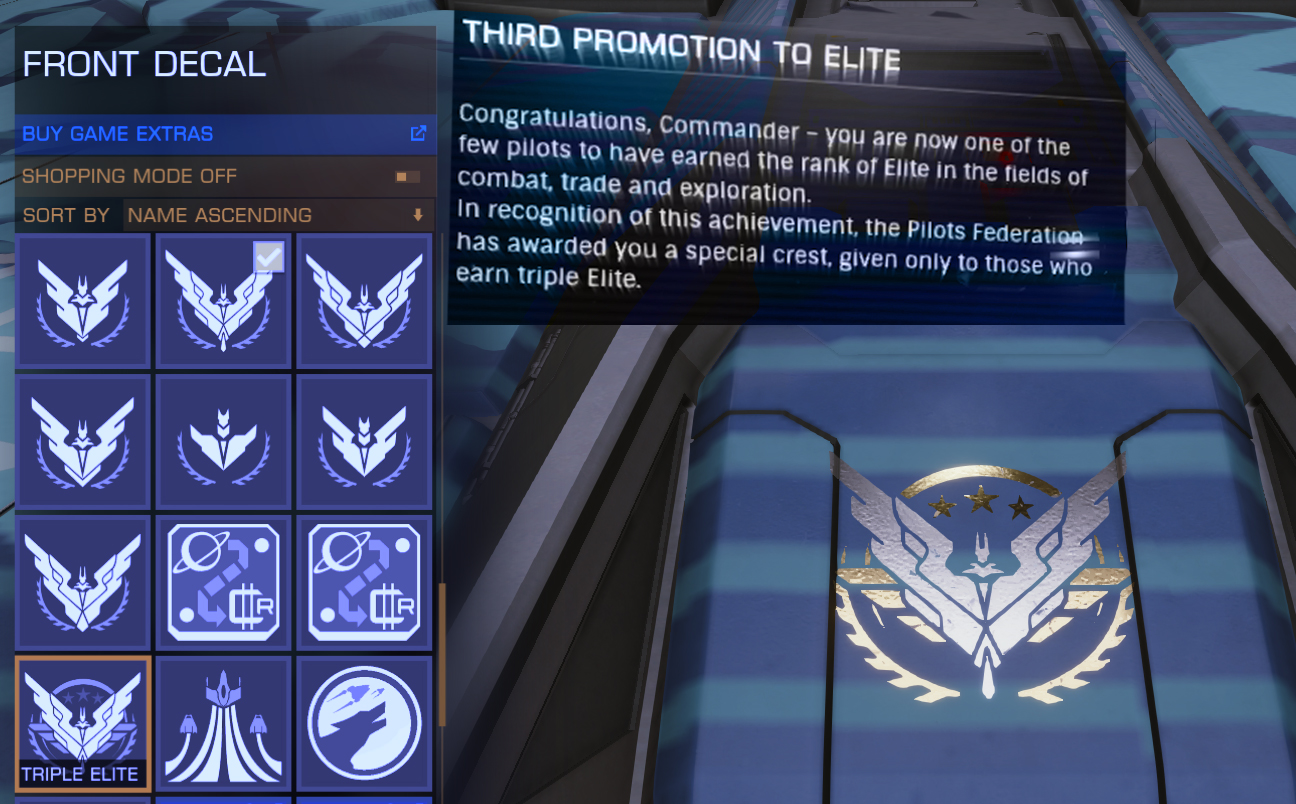1296x804 pixels.
Task: Choose the circular wolf emblem decal
Action: [365, 721]
